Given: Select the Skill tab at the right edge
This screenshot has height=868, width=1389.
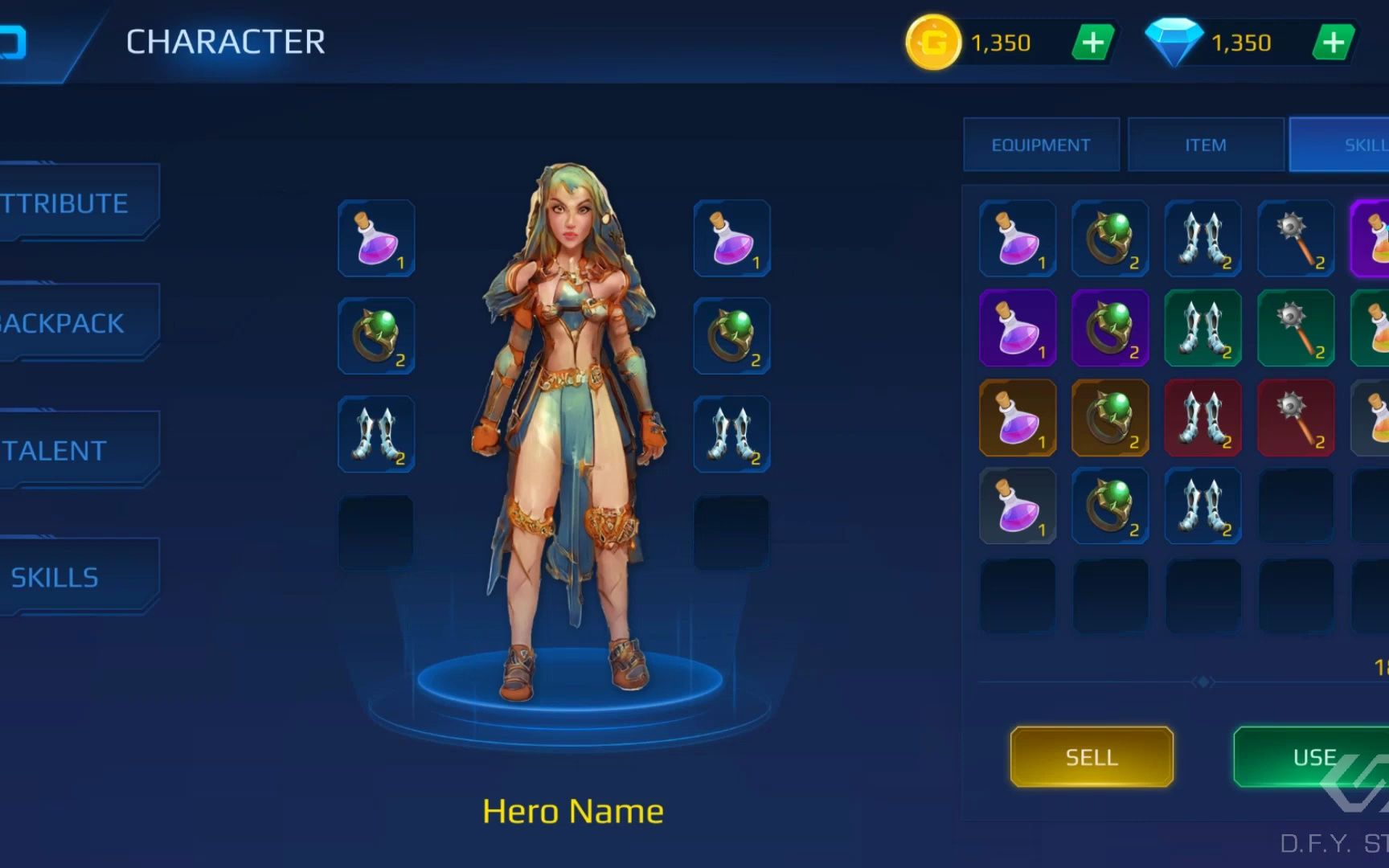Looking at the screenshot, I should [x=1350, y=145].
